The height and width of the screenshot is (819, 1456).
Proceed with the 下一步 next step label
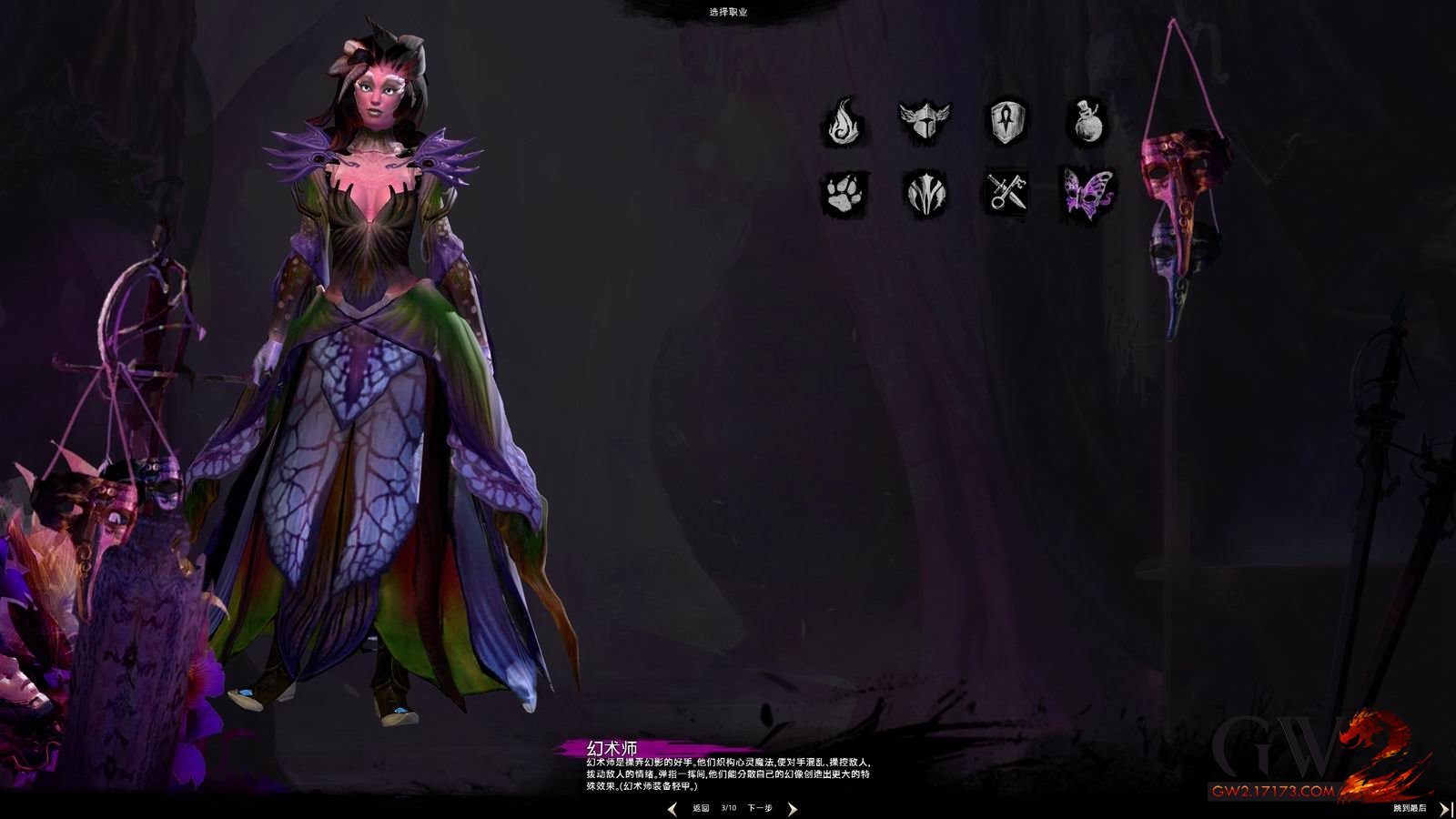coord(760,808)
